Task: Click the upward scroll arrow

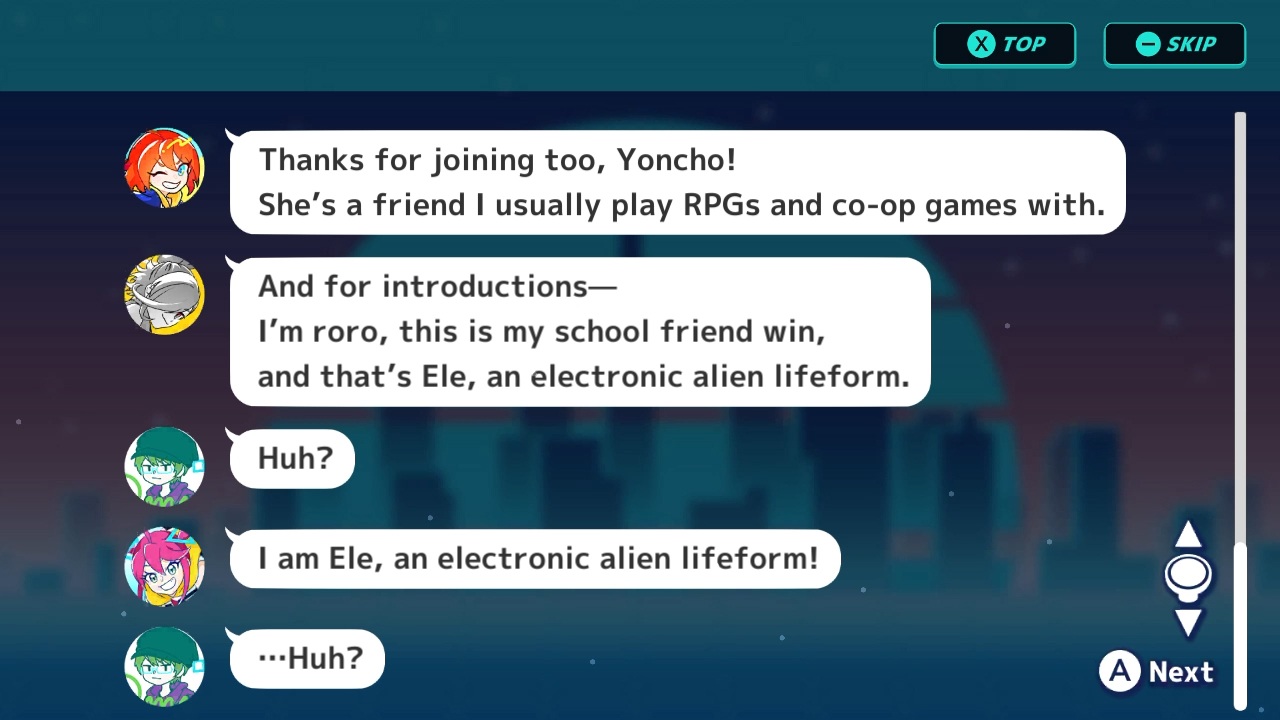Action: point(1189,534)
